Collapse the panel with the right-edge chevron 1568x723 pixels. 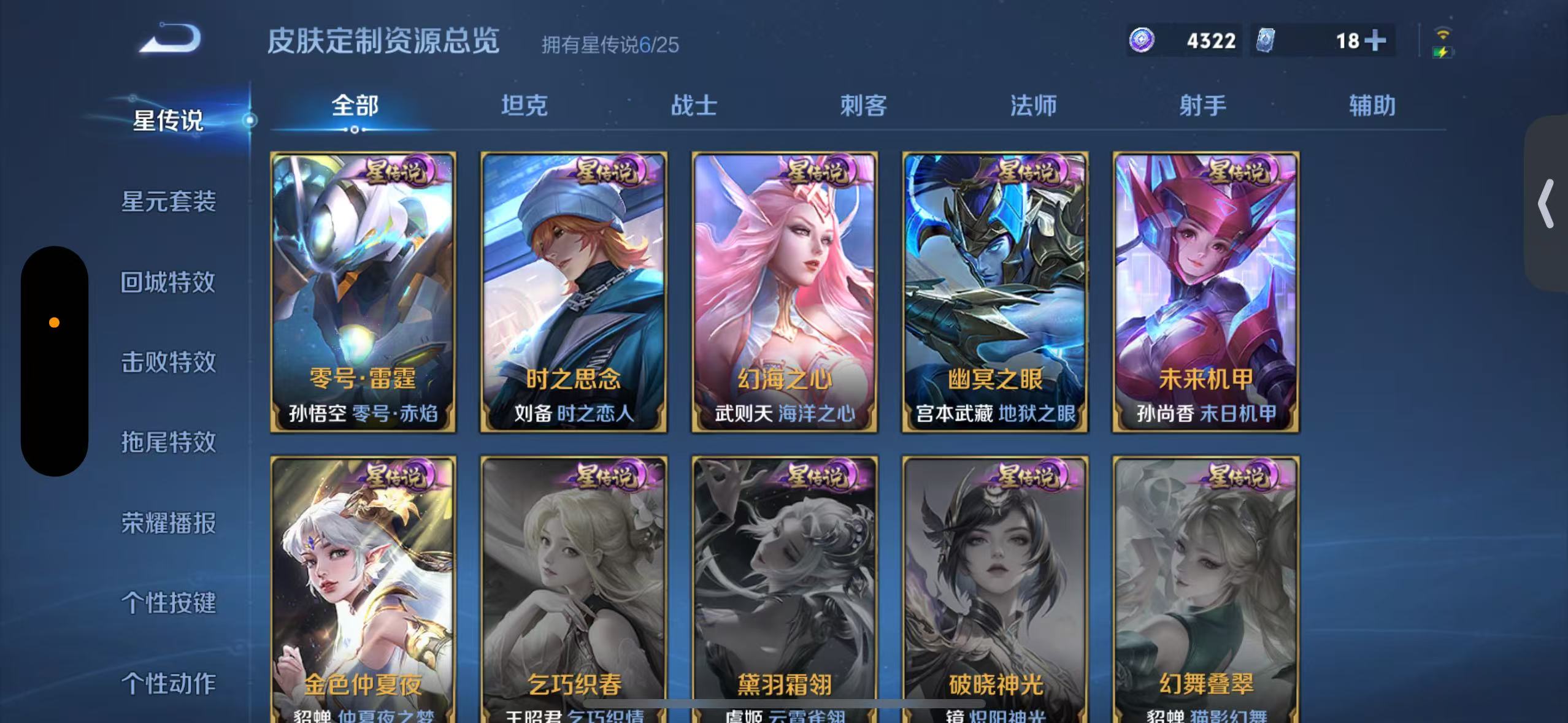click(1545, 202)
